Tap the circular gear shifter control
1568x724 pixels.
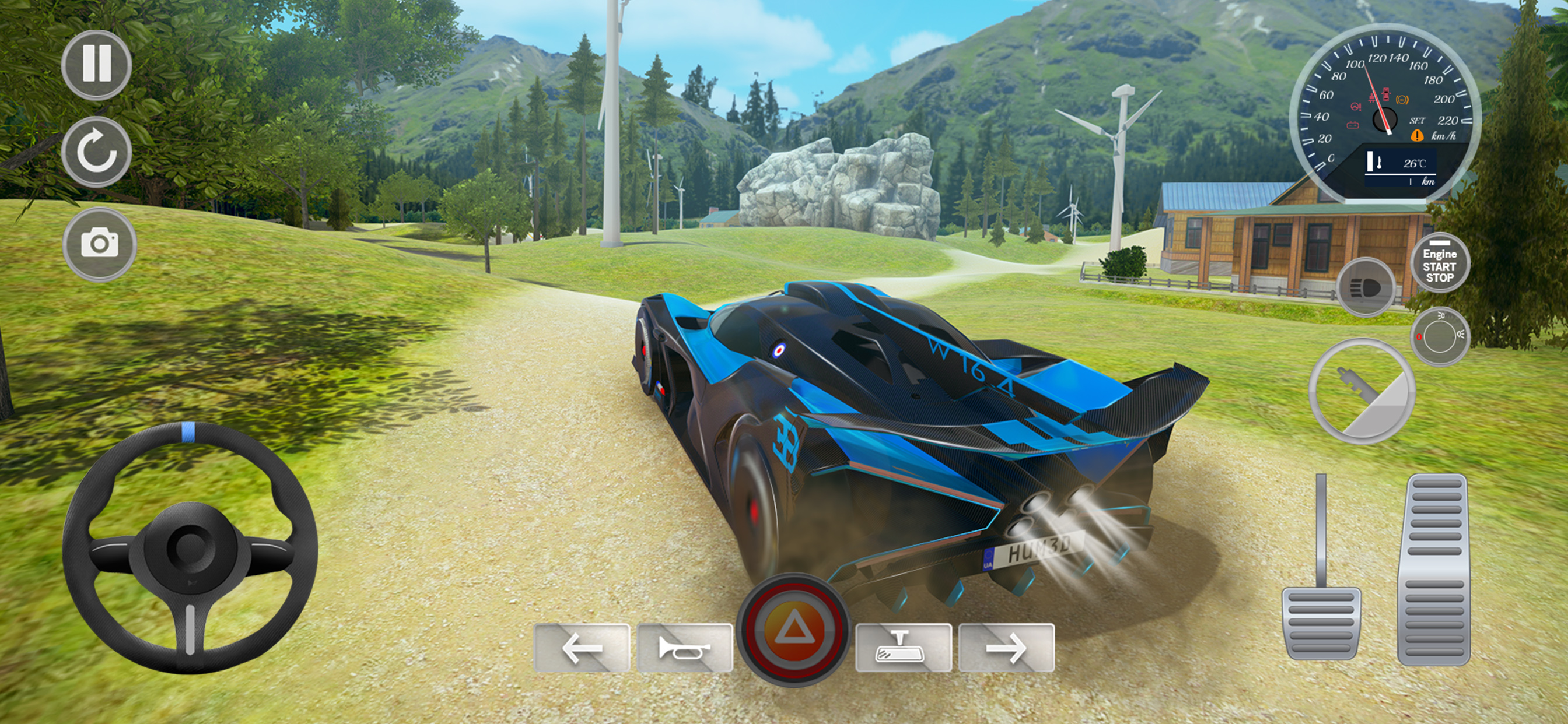pyautogui.click(x=1361, y=391)
